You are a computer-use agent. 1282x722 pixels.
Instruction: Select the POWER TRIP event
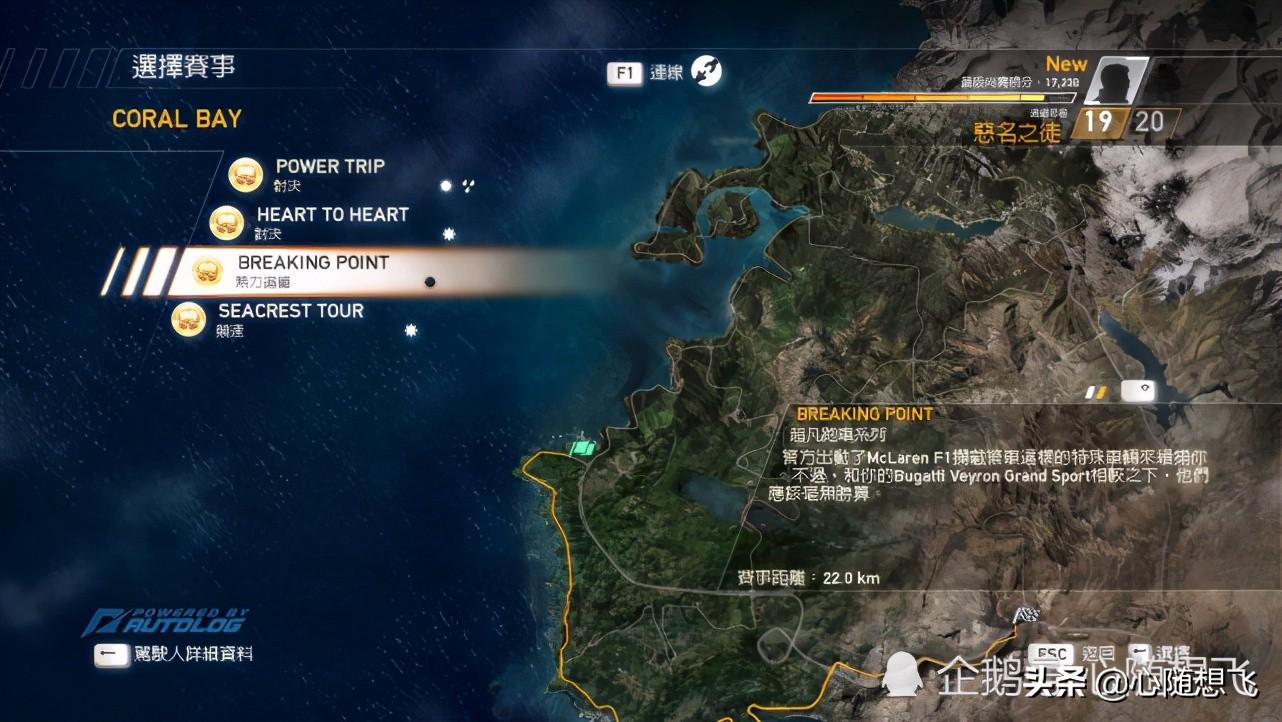coord(329,167)
